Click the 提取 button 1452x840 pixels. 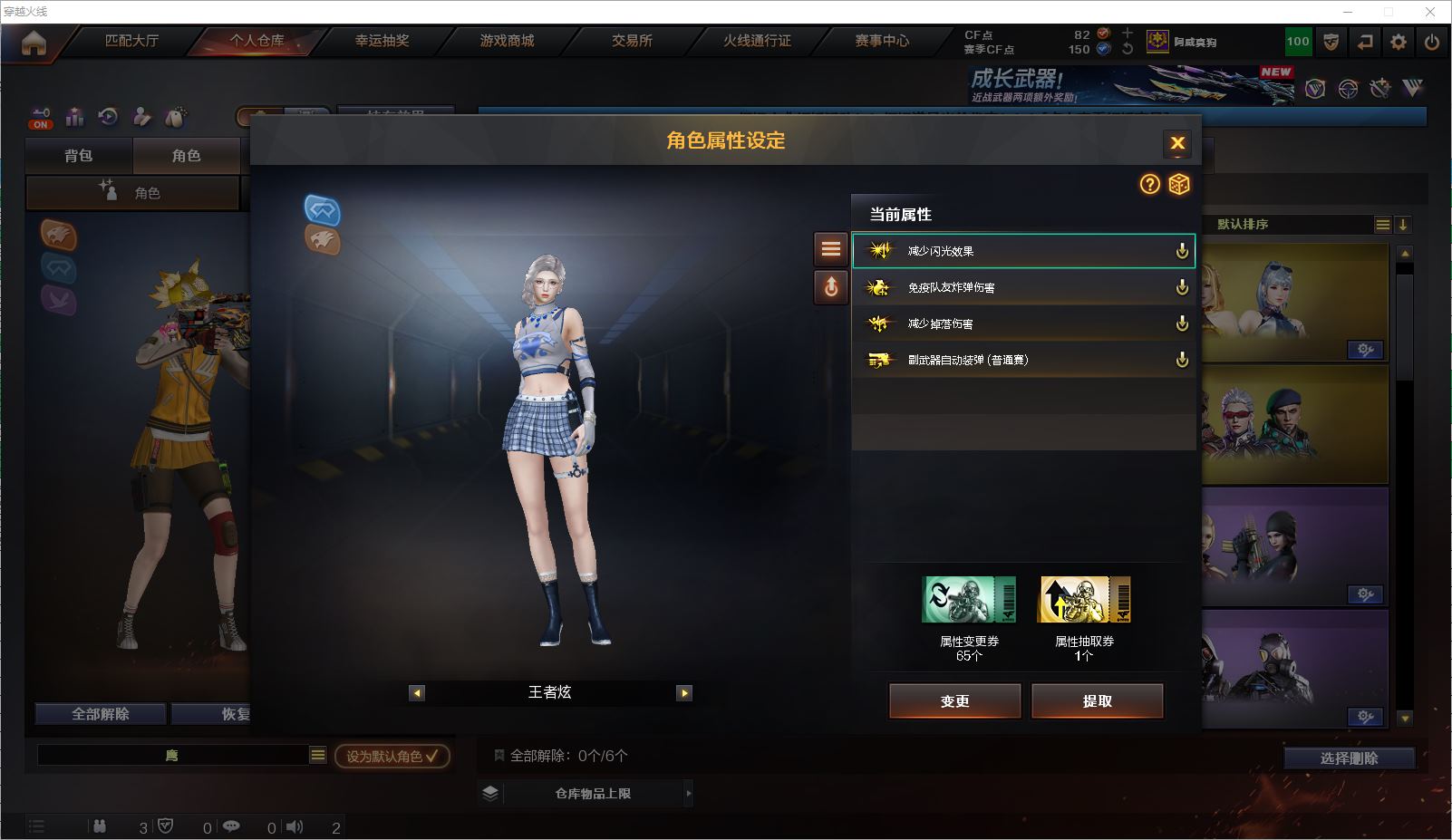click(x=1097, y=700)
